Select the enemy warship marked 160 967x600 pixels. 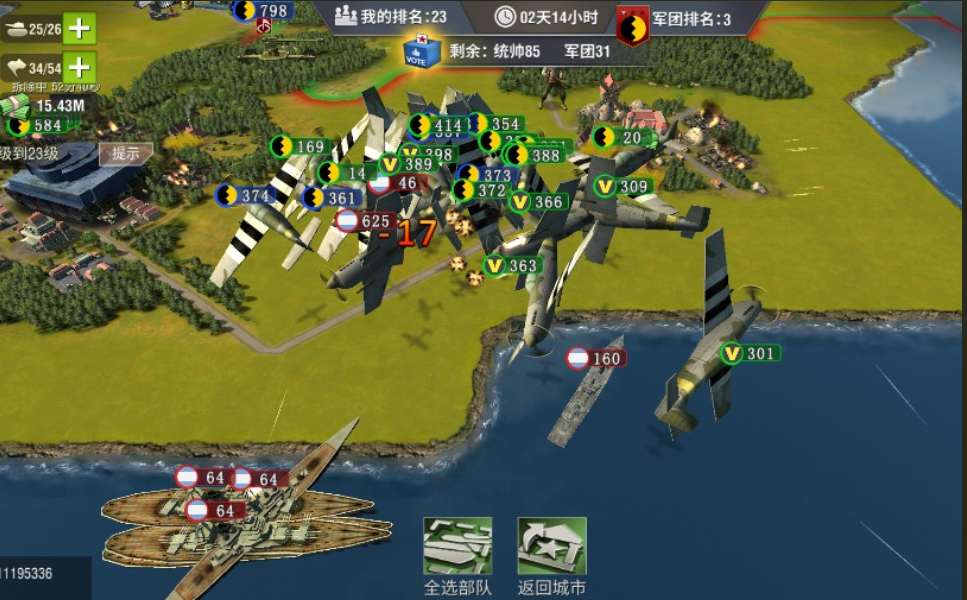tap(595, 358)
